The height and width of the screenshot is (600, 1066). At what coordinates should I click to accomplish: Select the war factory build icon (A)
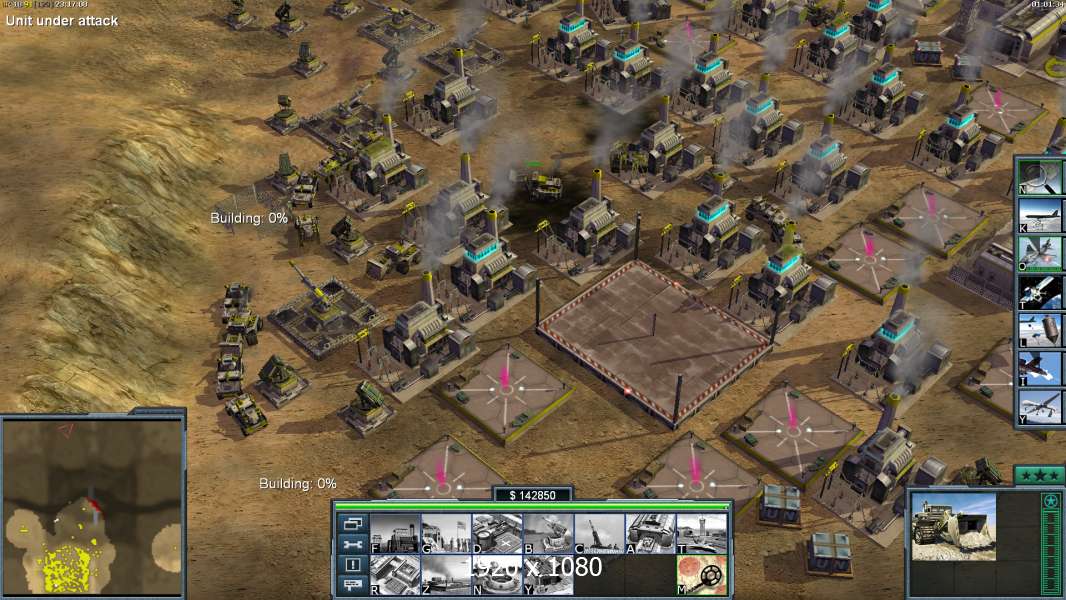pos(650,533)
